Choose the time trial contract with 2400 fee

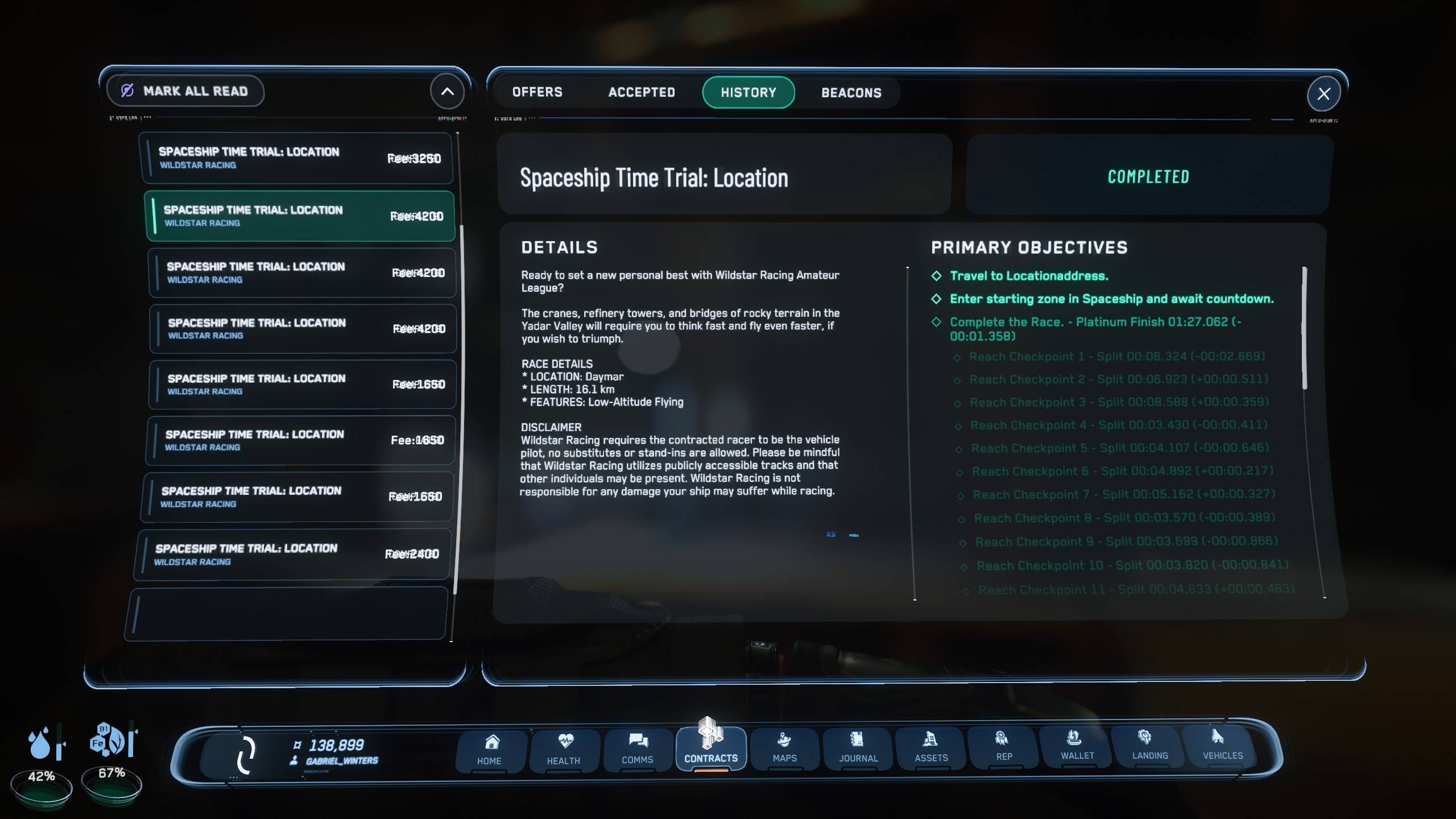pos(294,555)
